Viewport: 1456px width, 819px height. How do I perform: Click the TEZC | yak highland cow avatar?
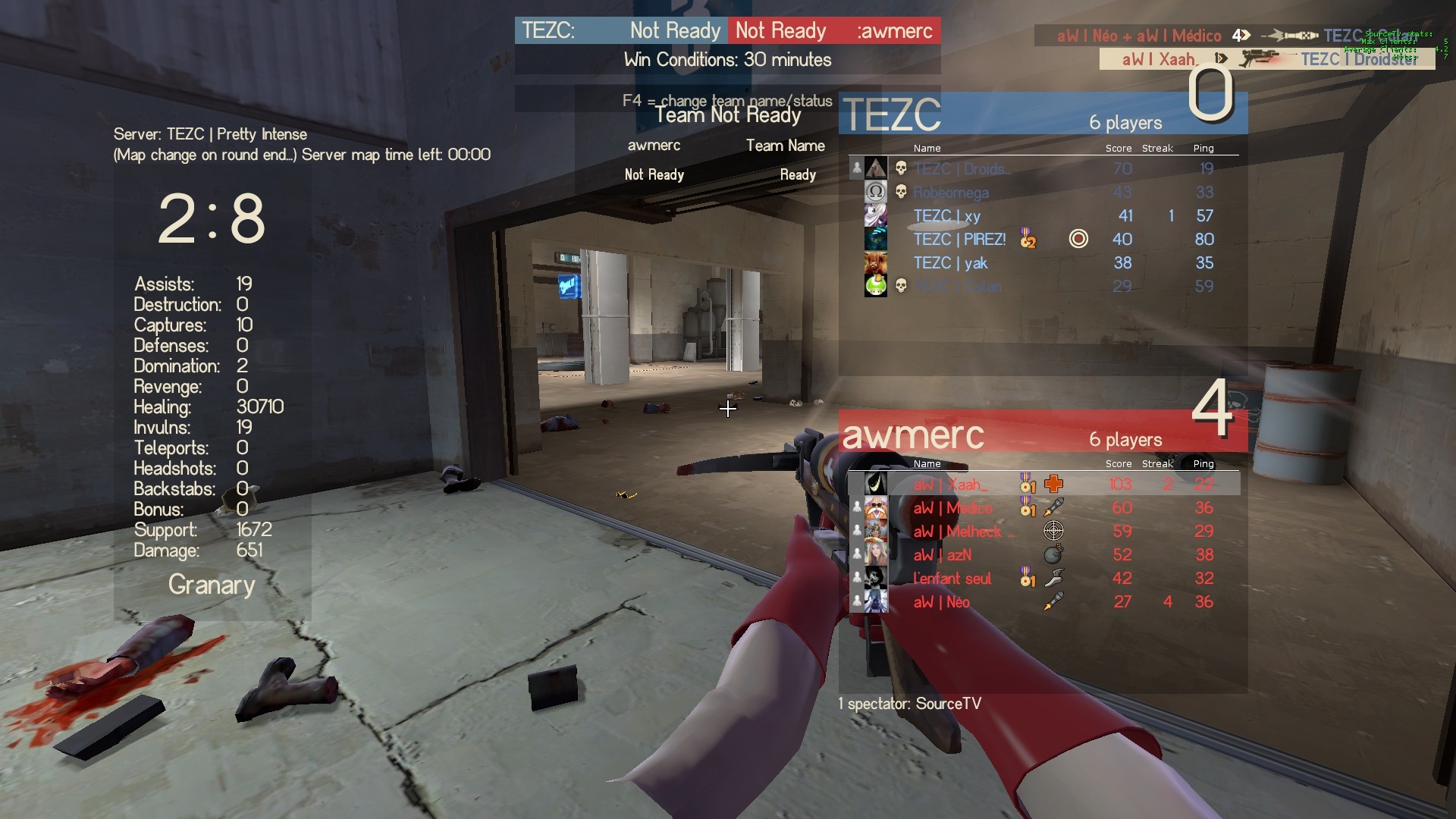(876, 263)
